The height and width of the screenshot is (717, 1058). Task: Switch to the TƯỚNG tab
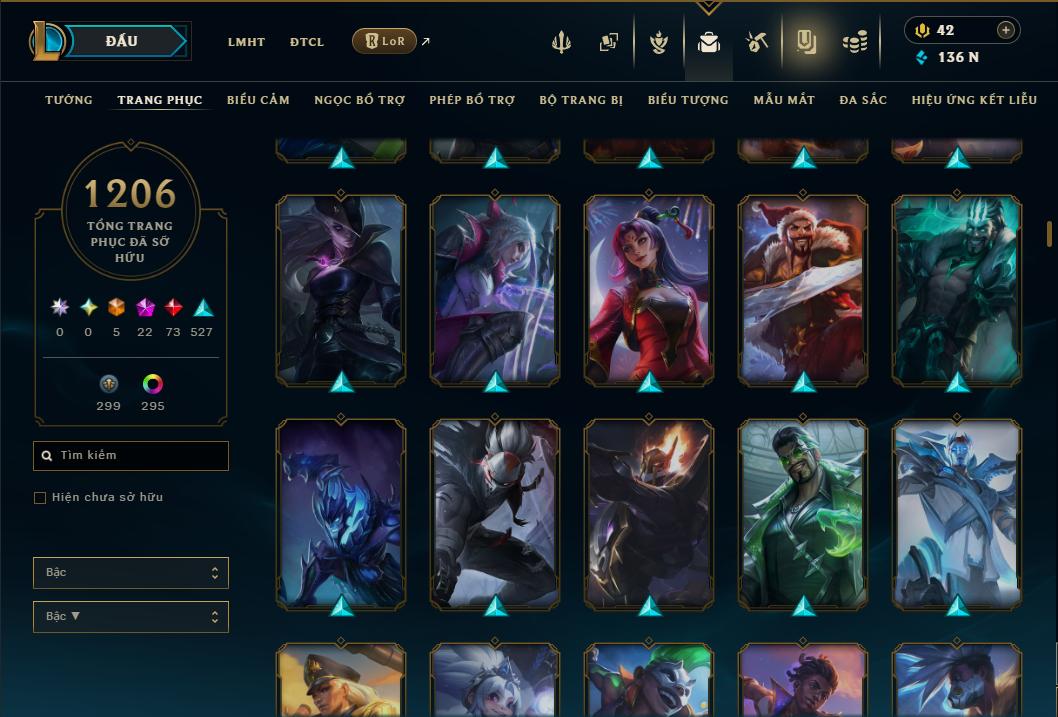(x=69, y=100)
